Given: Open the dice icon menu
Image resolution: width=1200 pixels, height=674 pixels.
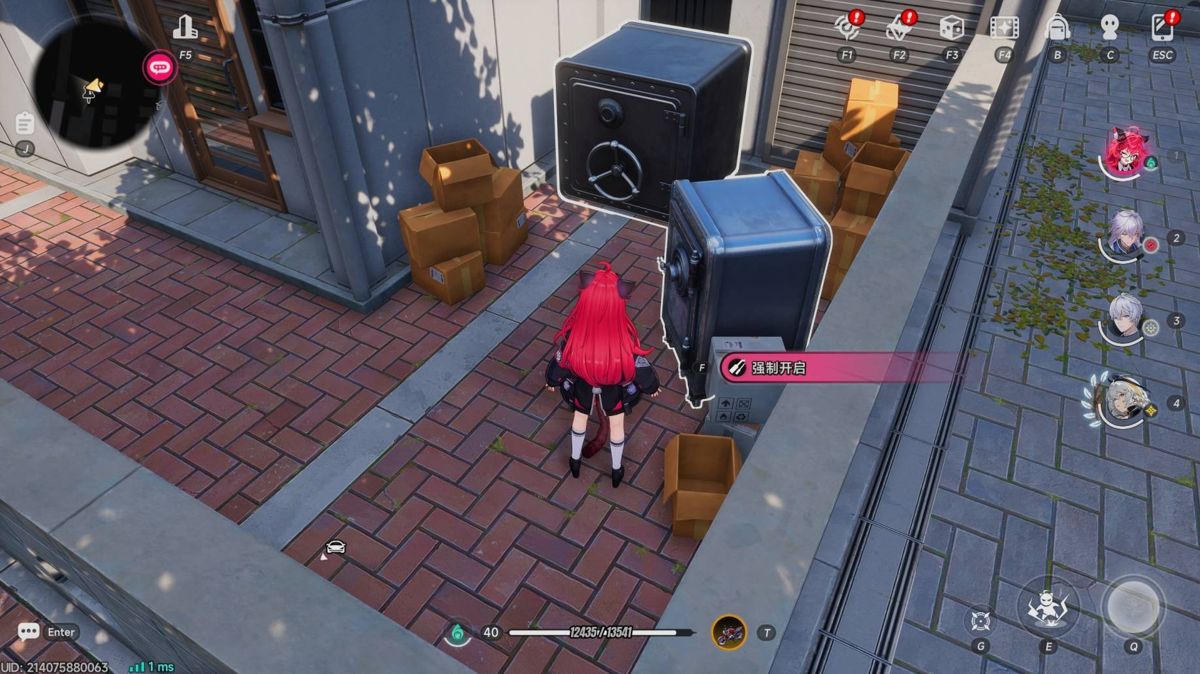Looking at the screenshot, I should pyautogui.click(x=951, y=28).
